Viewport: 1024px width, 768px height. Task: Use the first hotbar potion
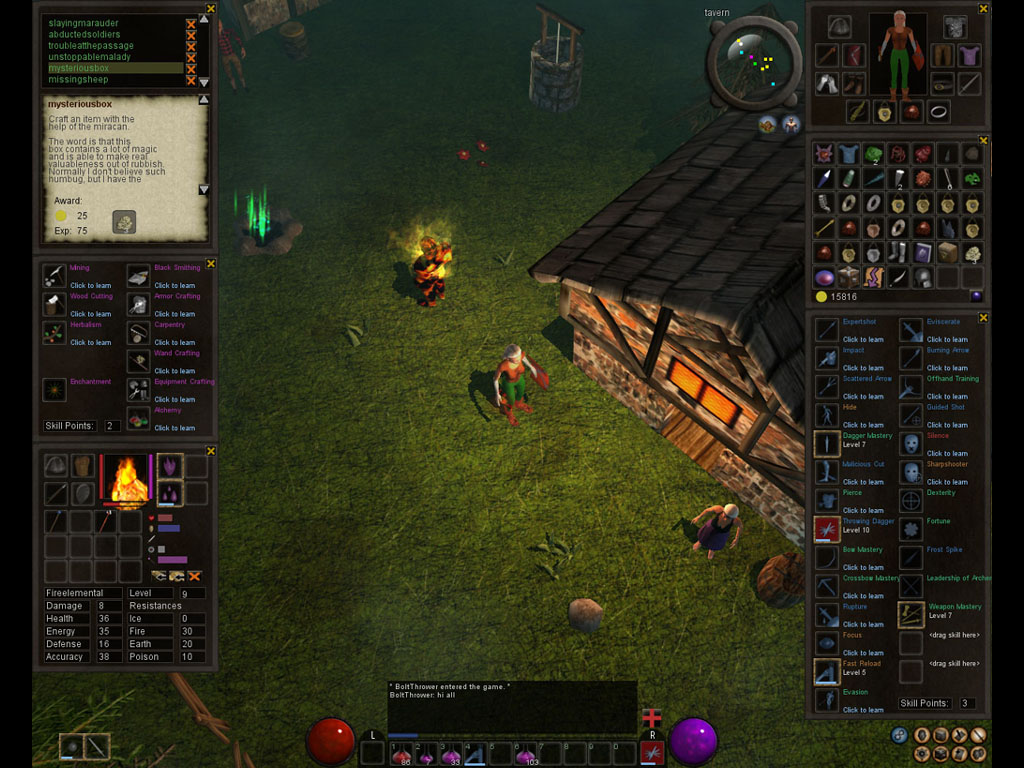[x=403, y=753]
